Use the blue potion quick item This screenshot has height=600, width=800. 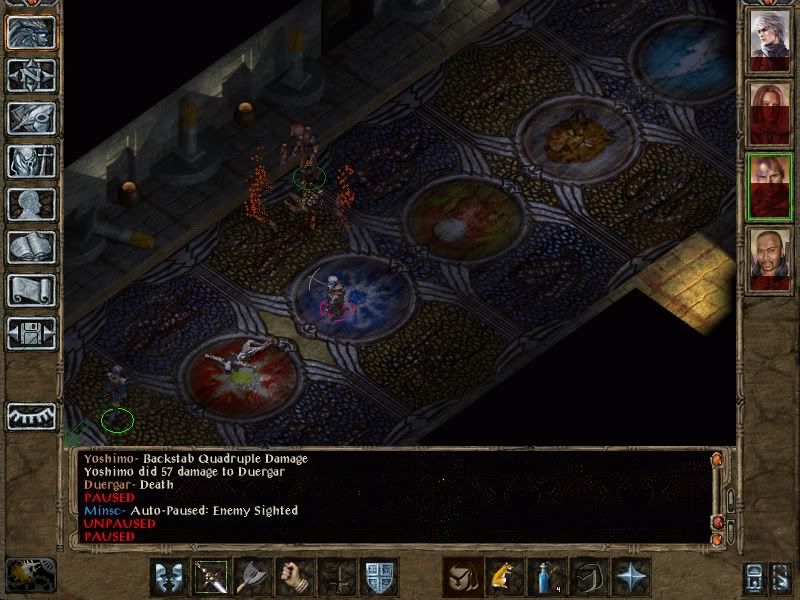[x=546, y=577]
